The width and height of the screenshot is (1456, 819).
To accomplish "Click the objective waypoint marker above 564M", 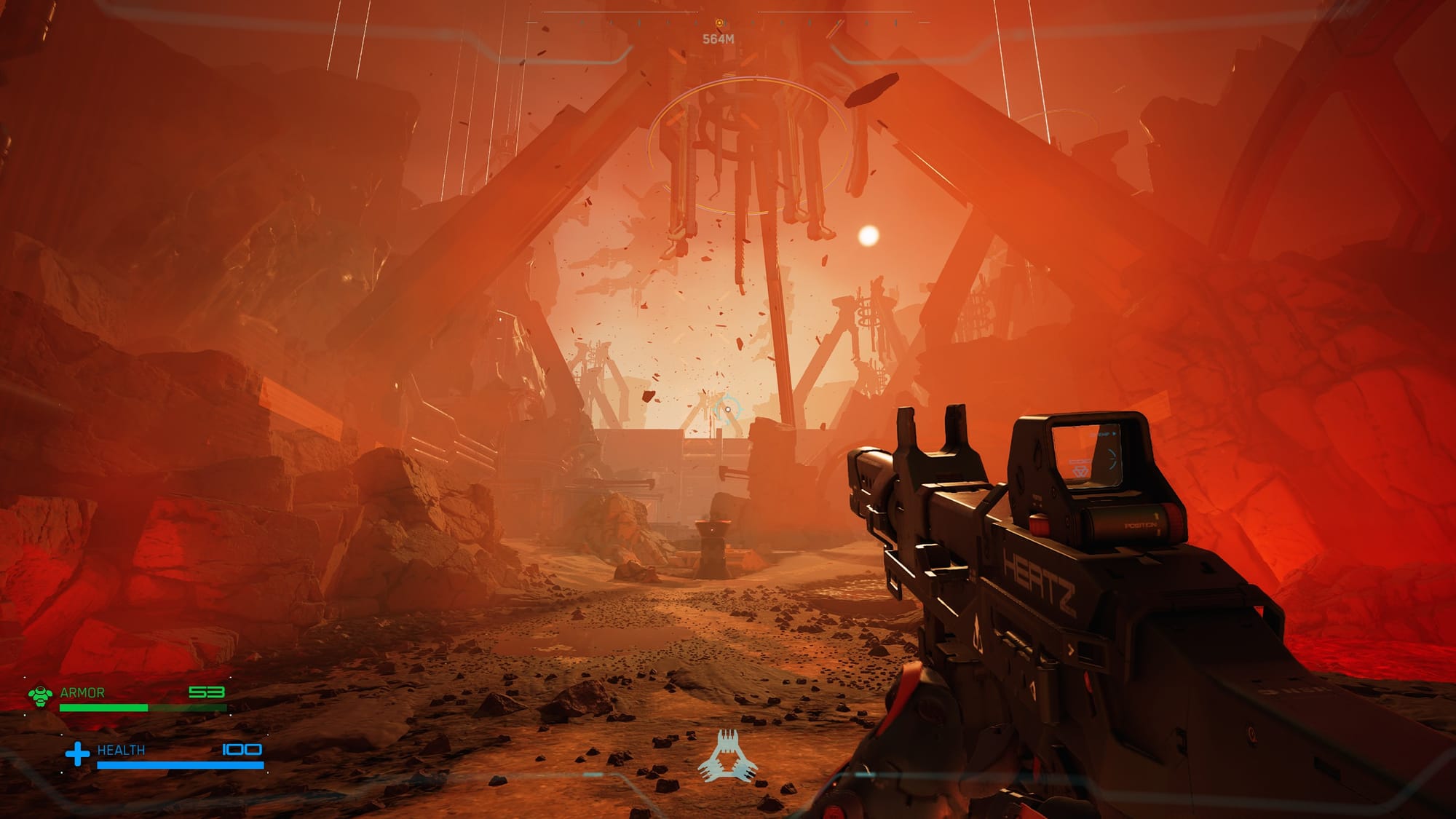I will (x=719, y=24).
